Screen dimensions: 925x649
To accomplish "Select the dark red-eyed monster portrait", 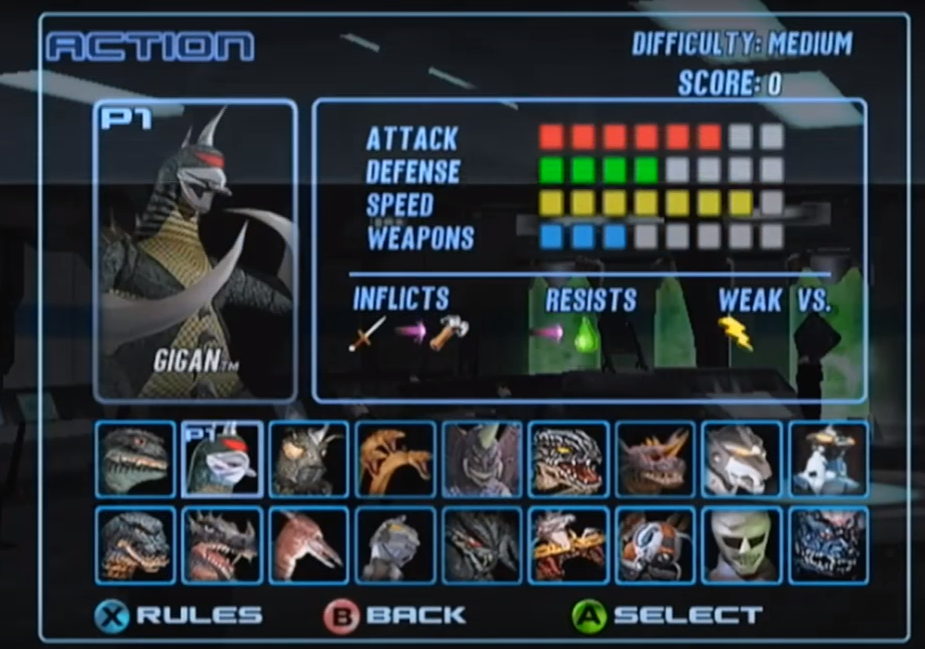I will point(482,545).
